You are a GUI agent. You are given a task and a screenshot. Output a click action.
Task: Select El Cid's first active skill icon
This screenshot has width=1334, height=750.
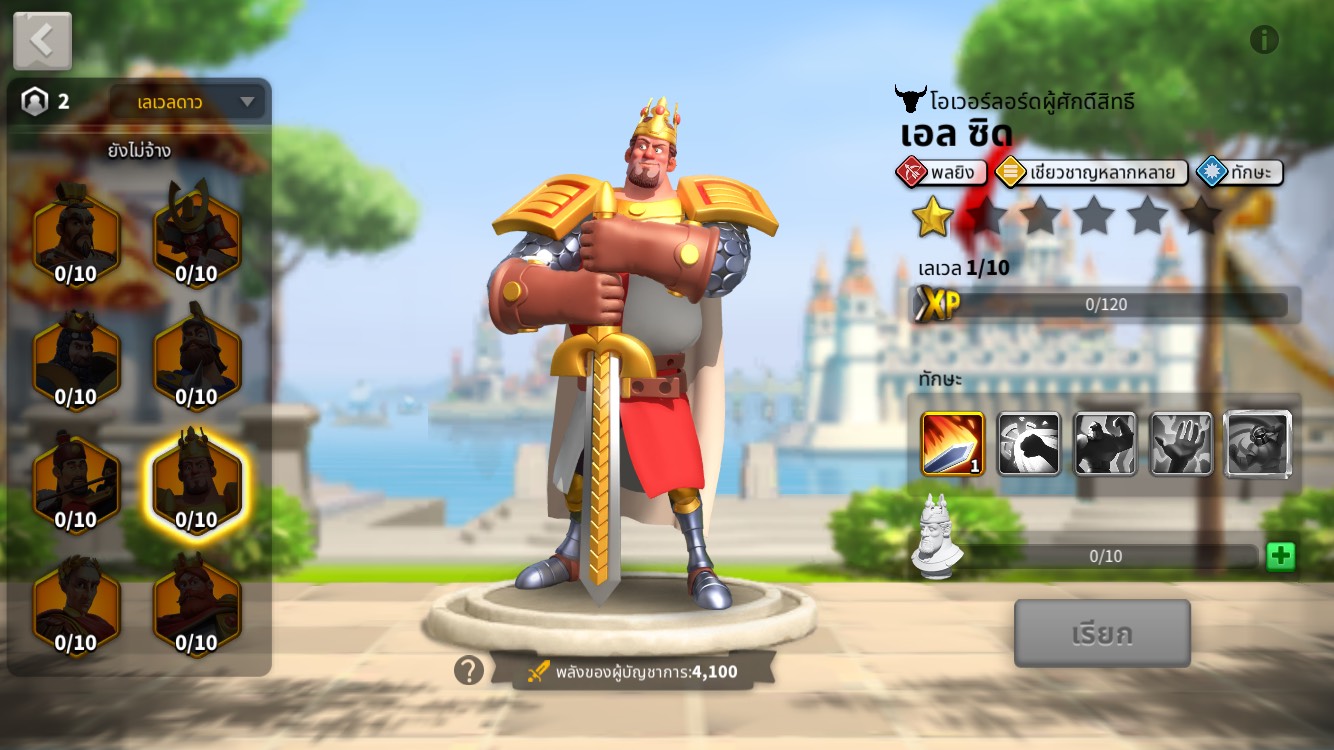tap(952, 443)
